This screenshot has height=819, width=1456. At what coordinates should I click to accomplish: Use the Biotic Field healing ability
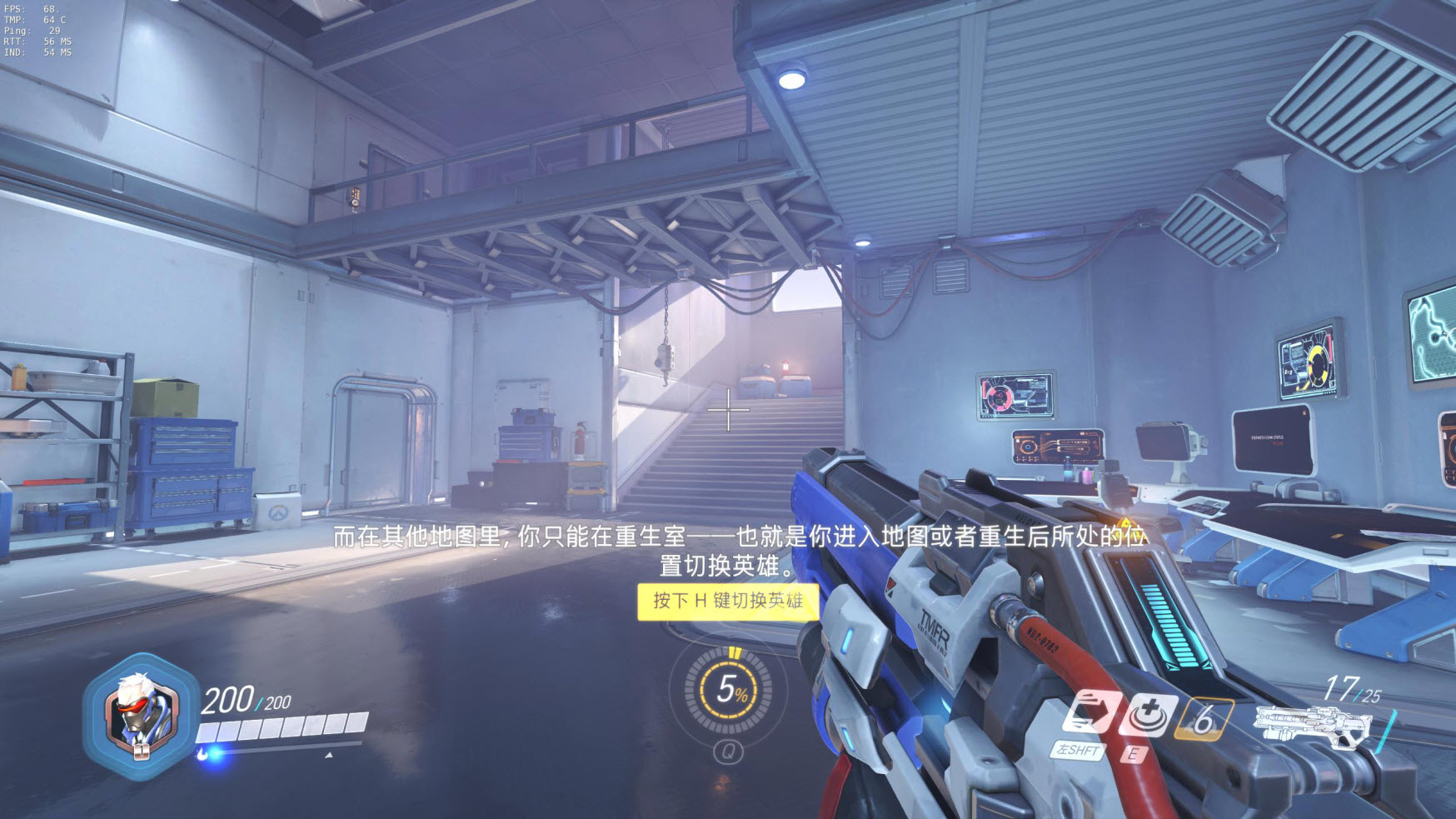coord(1149,714)
